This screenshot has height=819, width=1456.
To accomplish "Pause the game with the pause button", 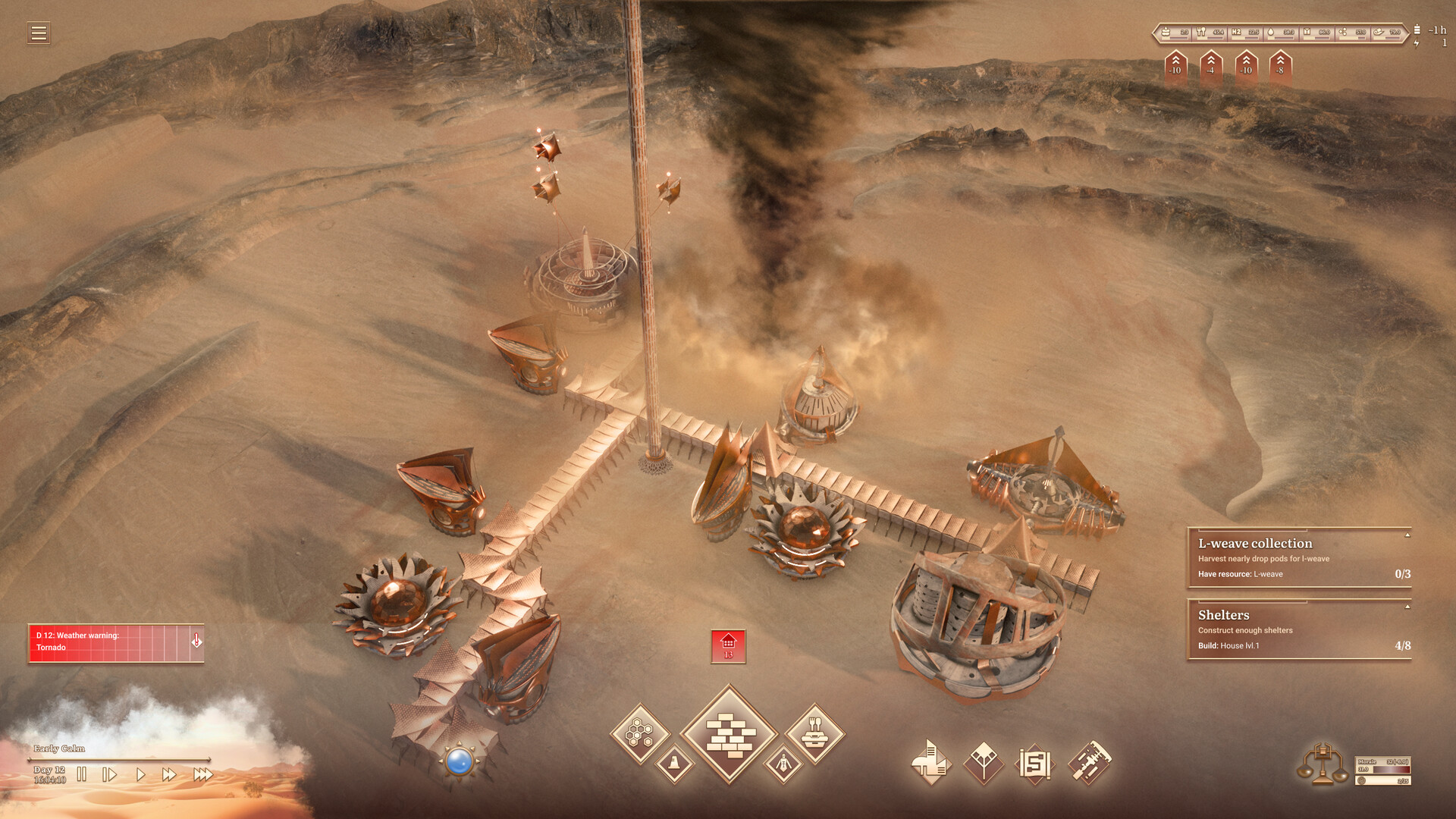I will click(x=82, y=773).
